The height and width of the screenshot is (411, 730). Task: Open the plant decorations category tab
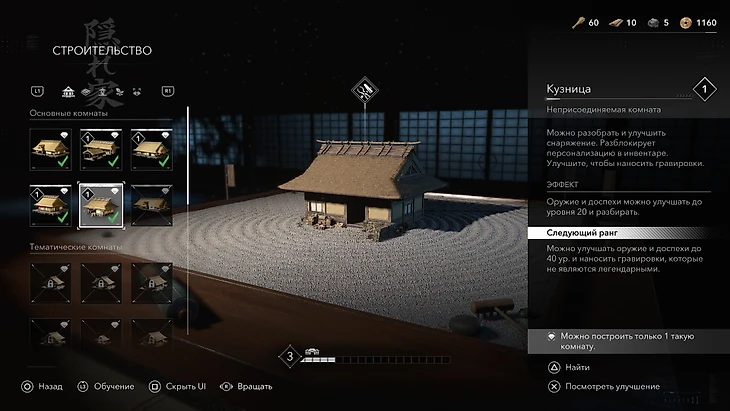pyautogui.click(x=118, y=92)
